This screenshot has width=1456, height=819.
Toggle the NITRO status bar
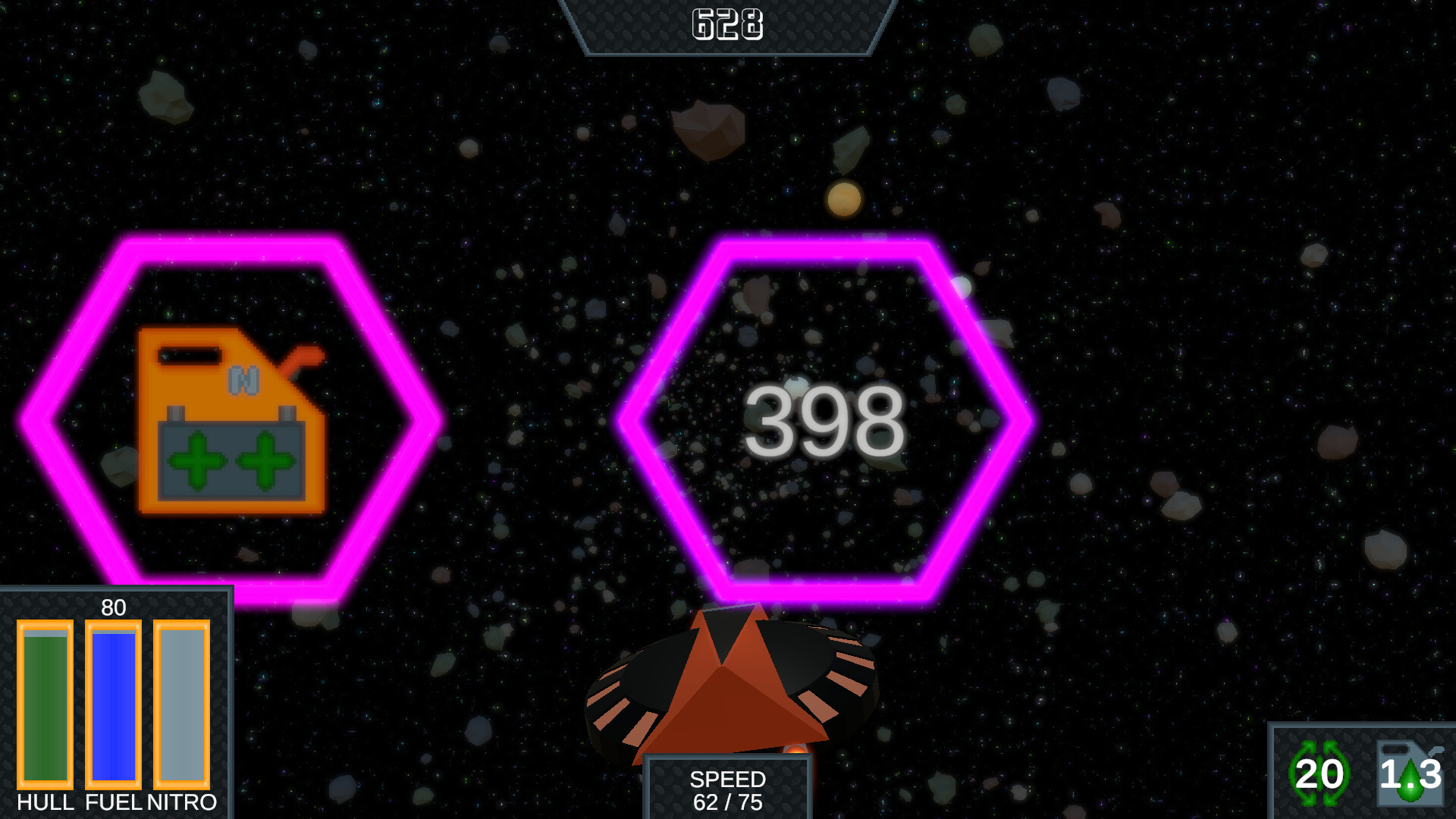[x=180, y=705]
